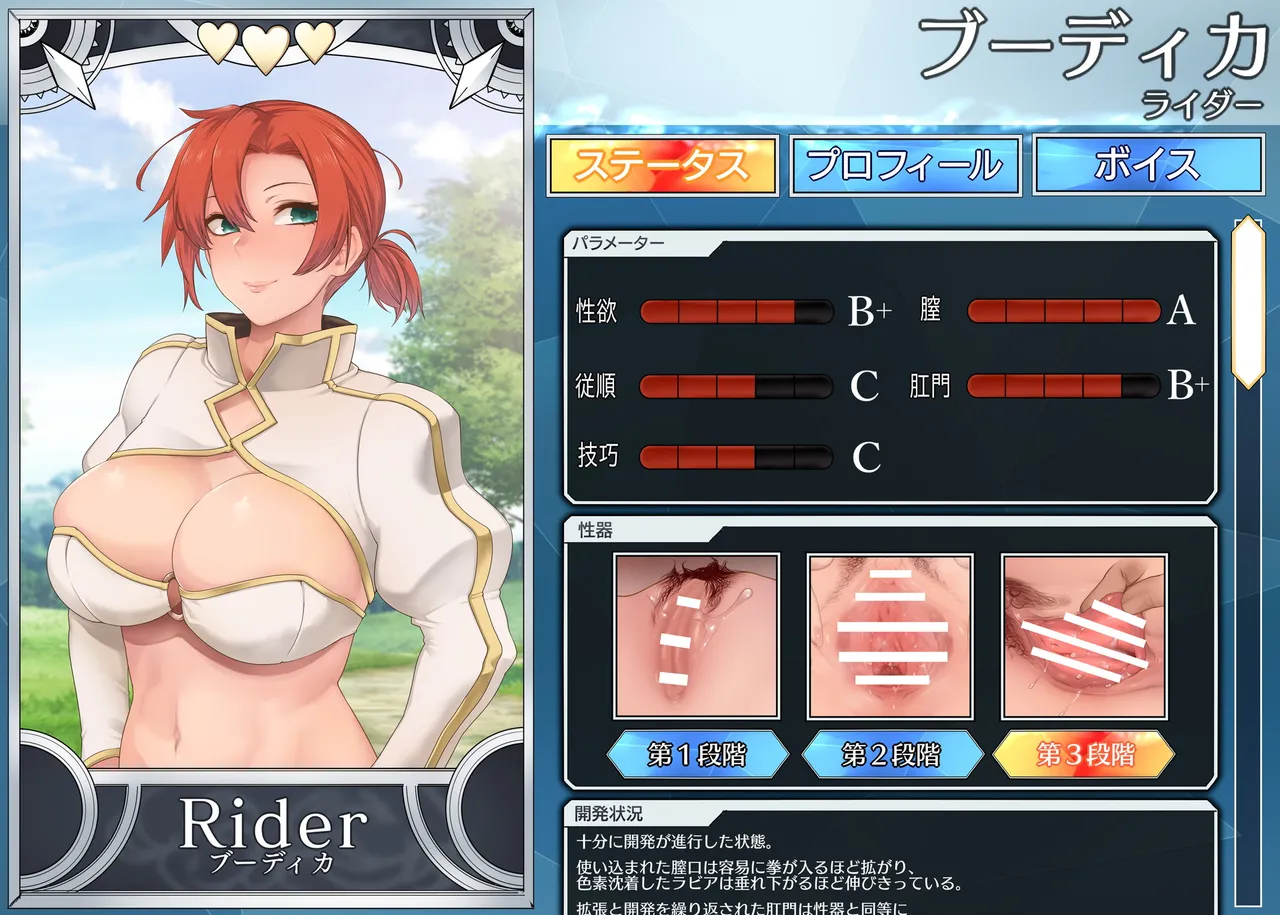This screenshot has height=915, width=1280.
Task: Open the プロフィール tab
Action: [x=905, y=165]
